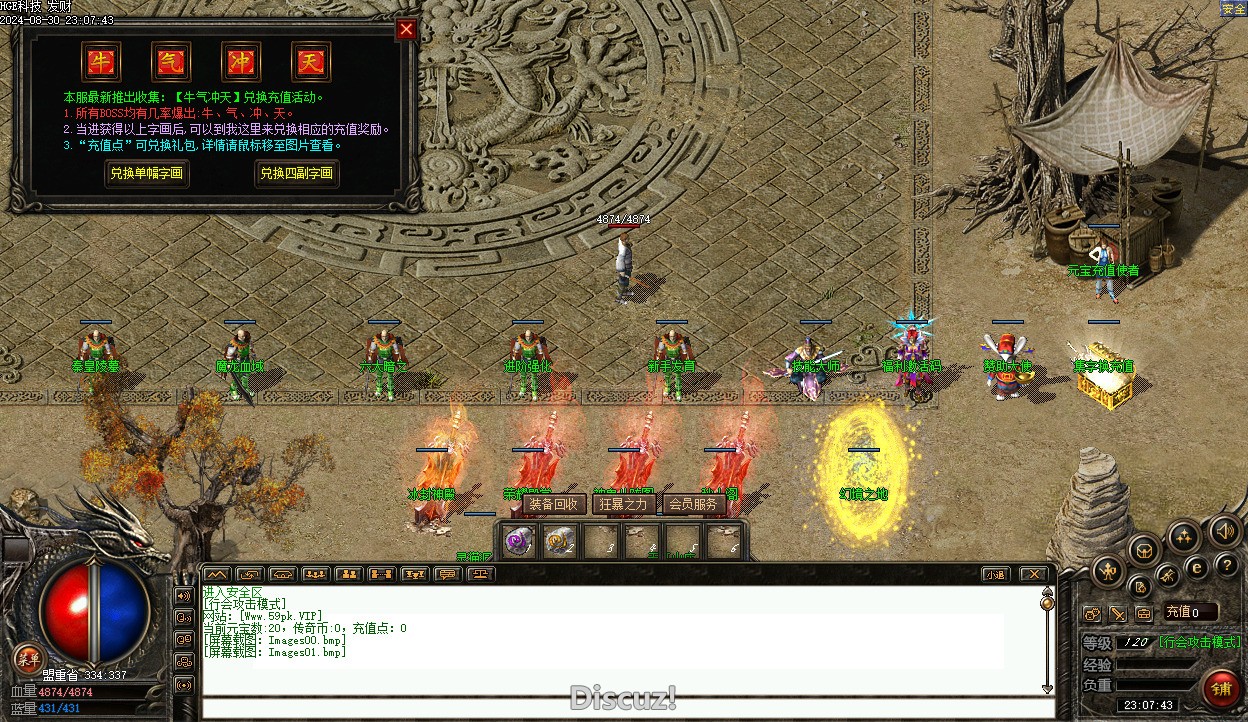Open the character equipment panel icon
Screen dimensions: 1248x722
click(1107, 572)
